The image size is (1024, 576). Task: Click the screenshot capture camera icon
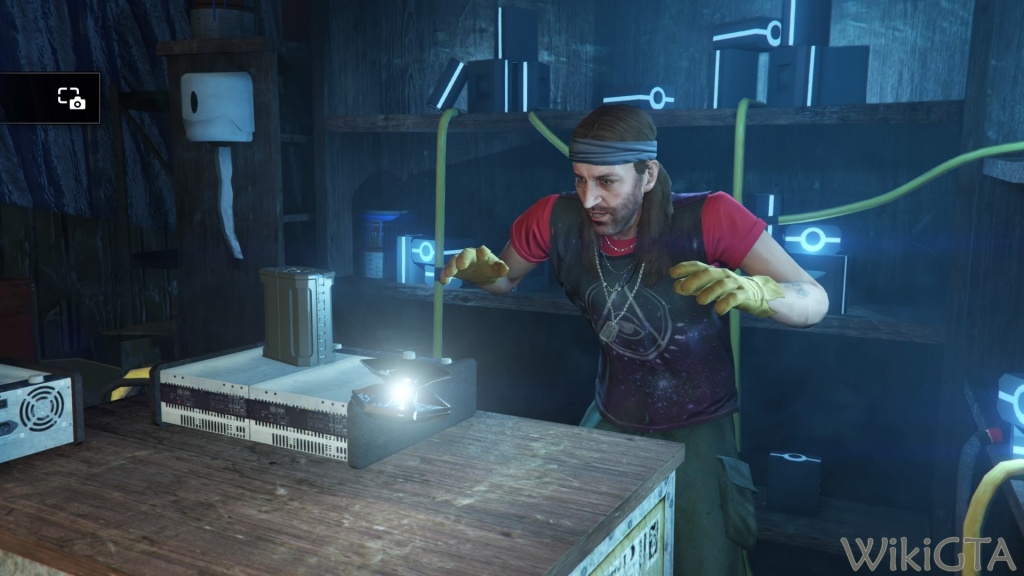(x=71, y=98)
